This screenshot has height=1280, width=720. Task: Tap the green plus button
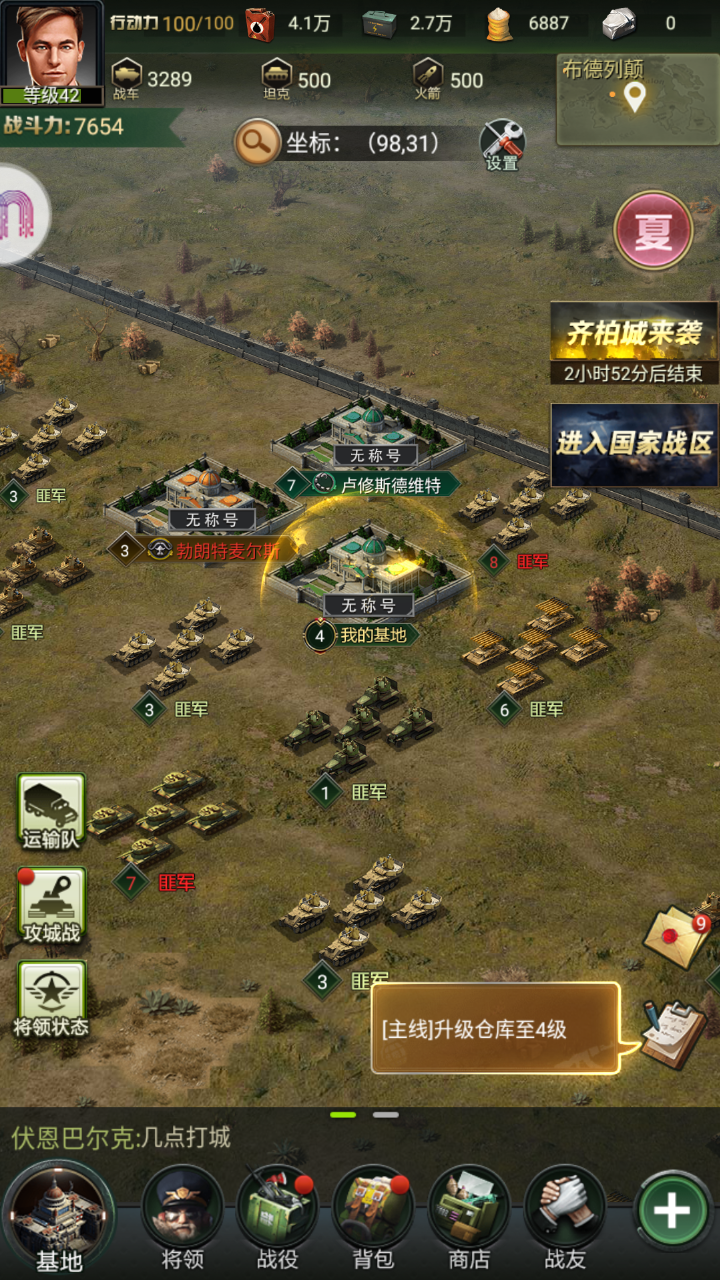671,1211
